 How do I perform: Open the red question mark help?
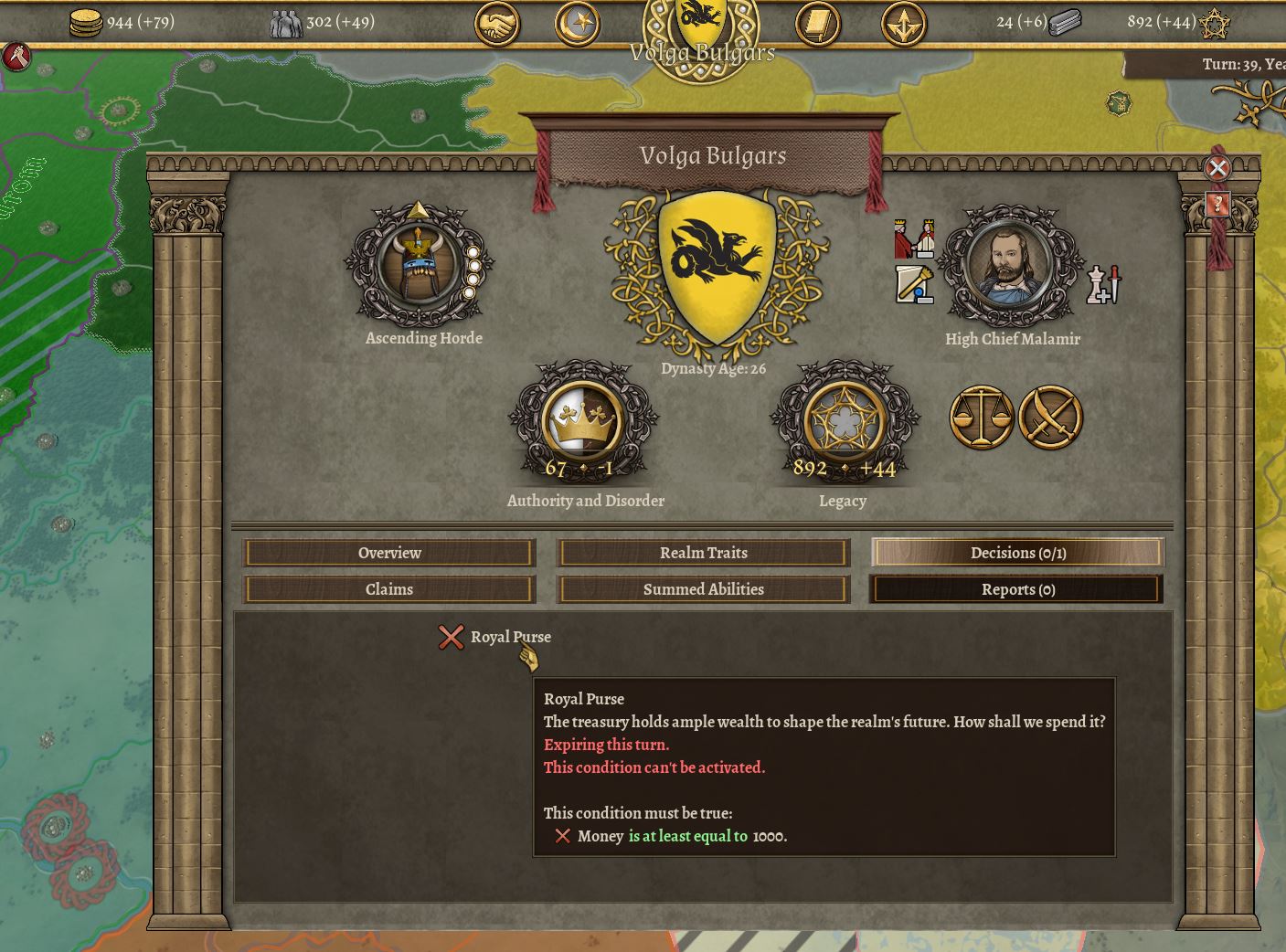pos(1217,203)
